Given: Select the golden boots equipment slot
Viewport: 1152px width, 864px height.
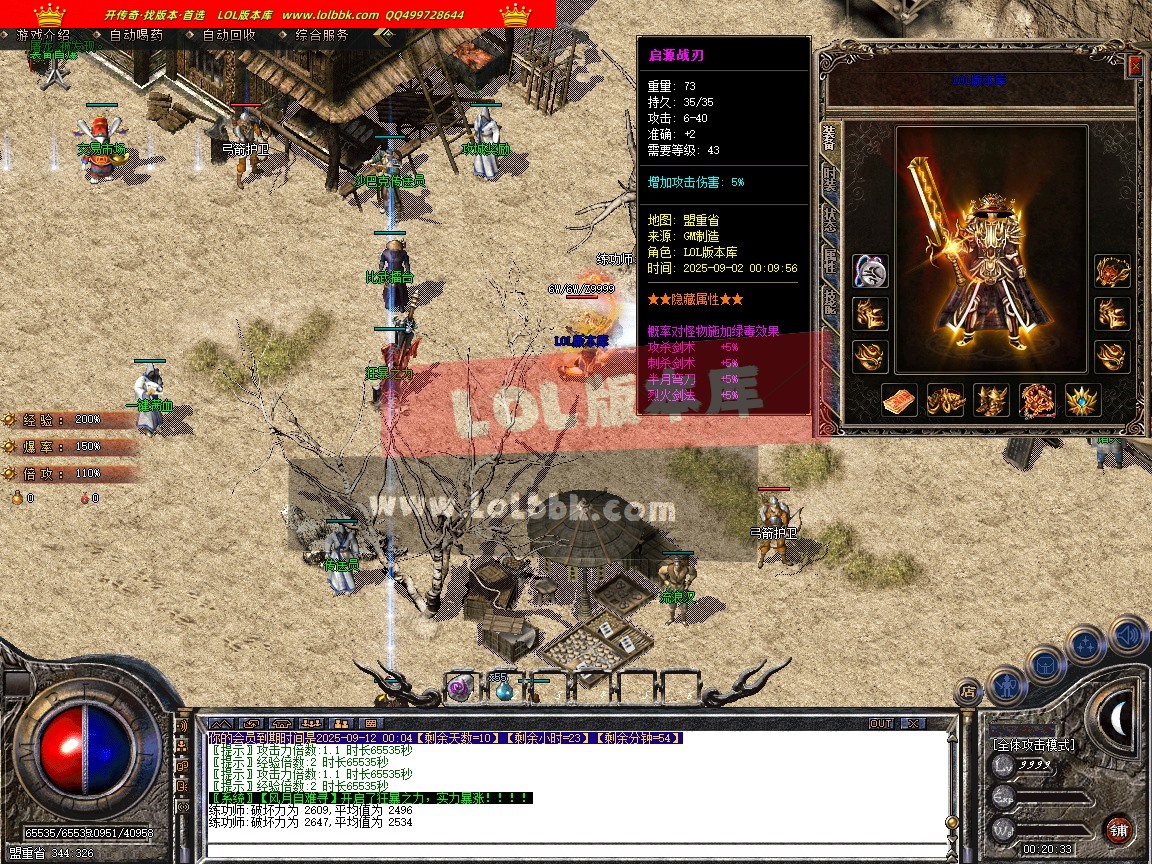Looking at the screenshot, I should [990, 400].
